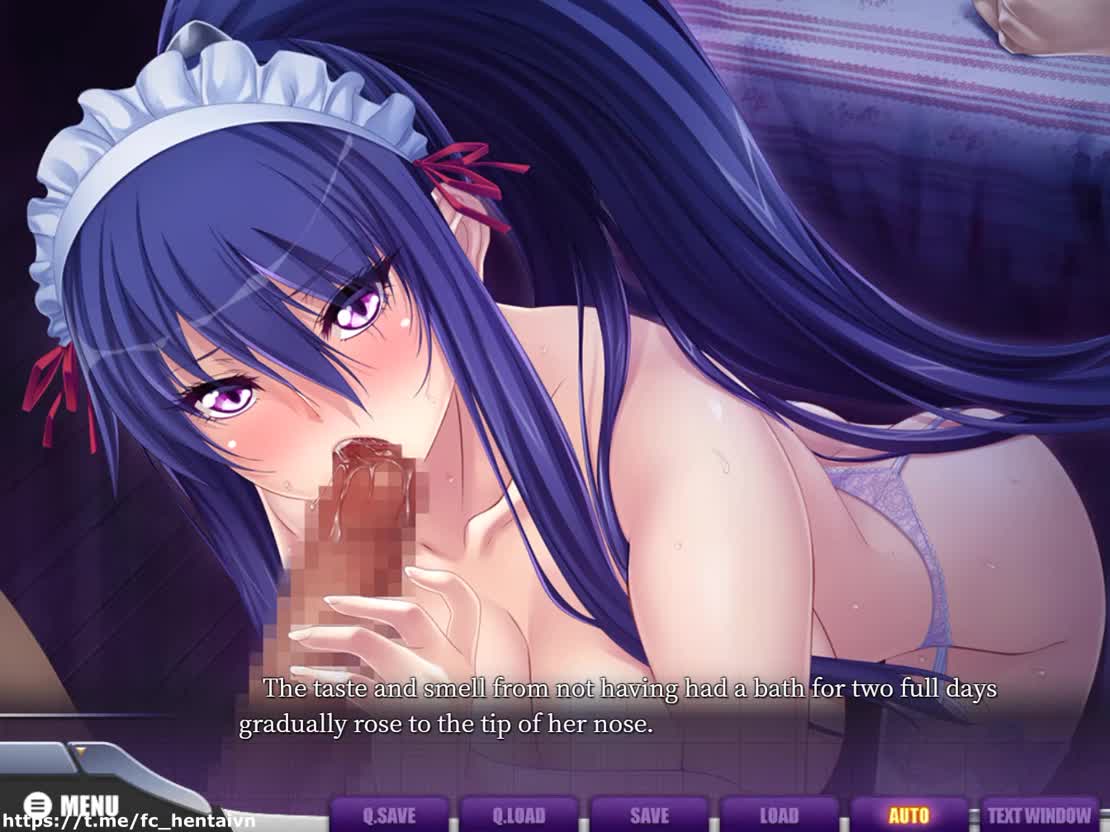Open the LOAD screen

pos(778,815)
